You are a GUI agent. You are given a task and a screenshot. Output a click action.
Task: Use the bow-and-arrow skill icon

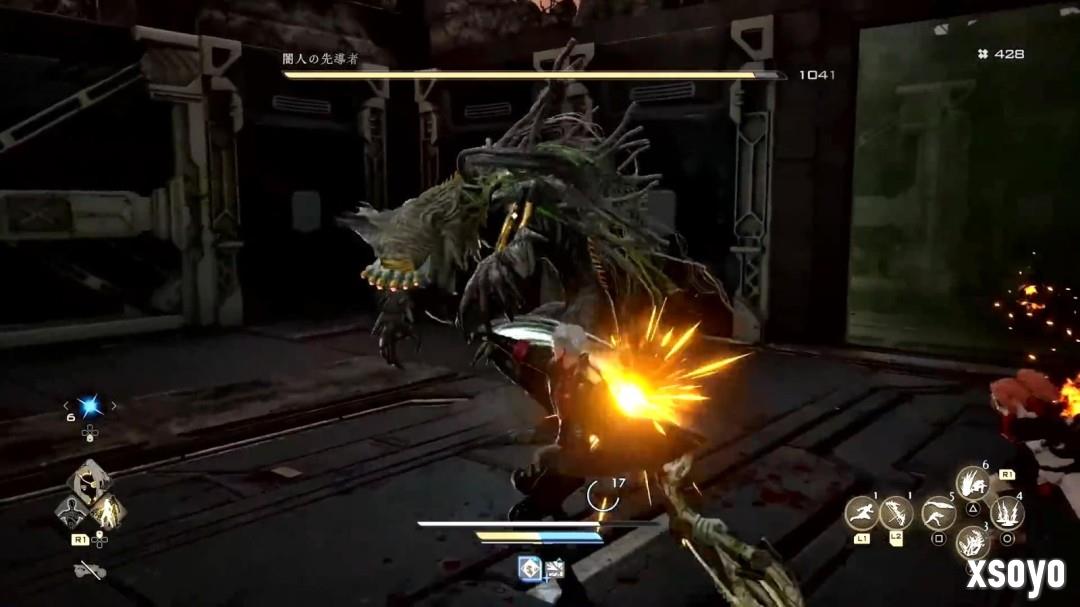coord(897,513)
